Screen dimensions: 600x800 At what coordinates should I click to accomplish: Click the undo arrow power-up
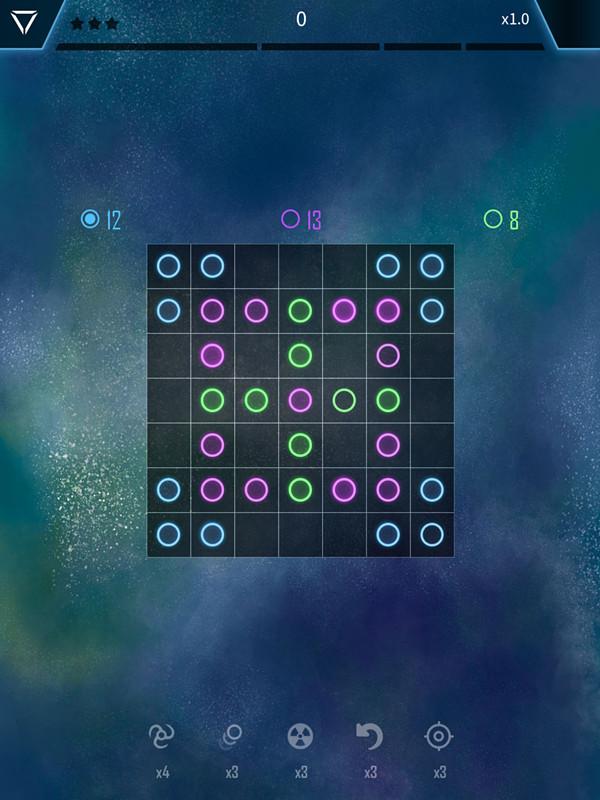[x=370, y=737]
